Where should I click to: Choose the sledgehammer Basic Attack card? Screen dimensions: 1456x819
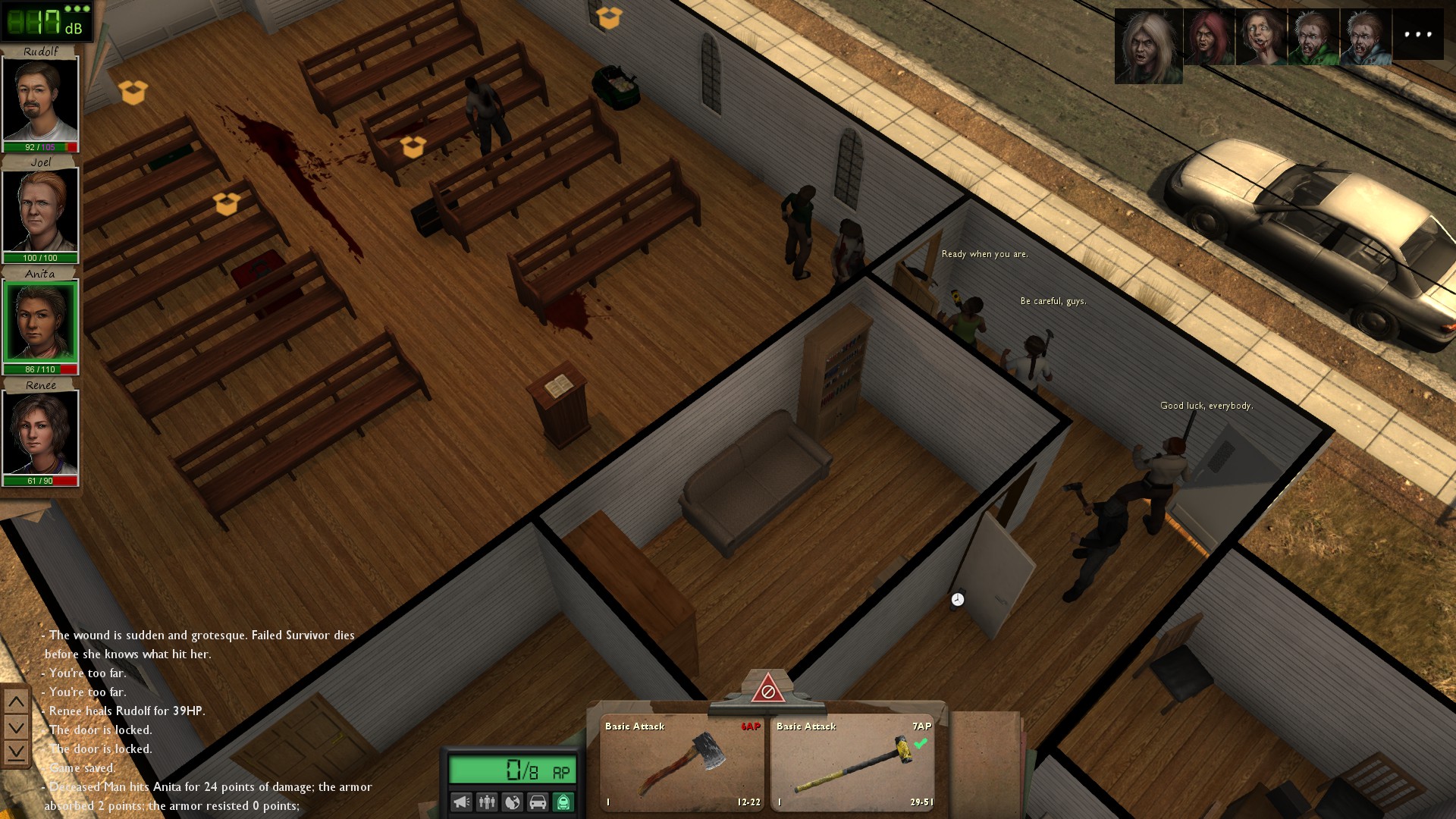[x=852, y=763]
